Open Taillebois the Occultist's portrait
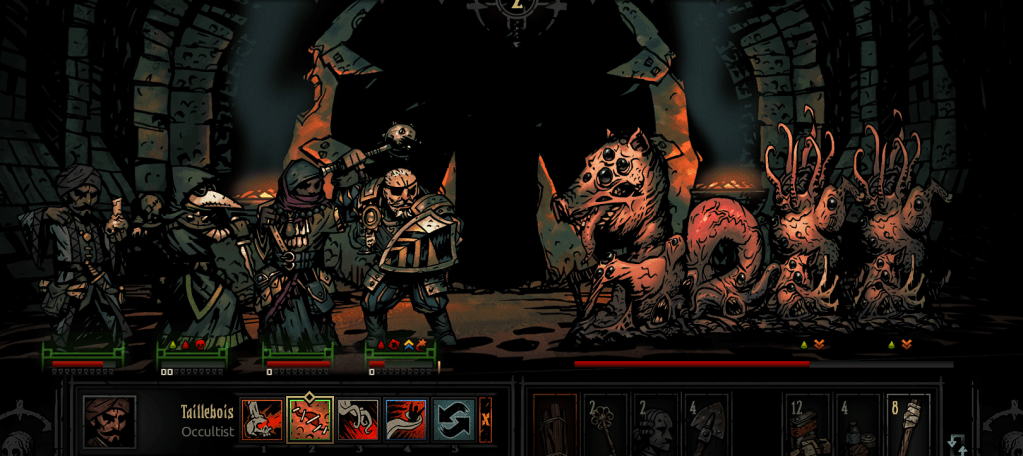 coord(110,422)
